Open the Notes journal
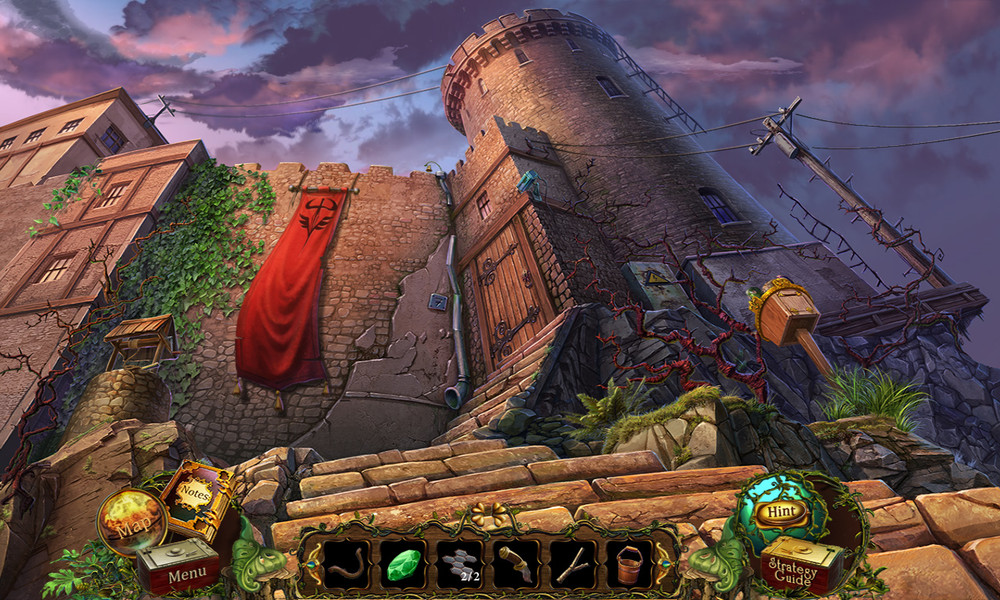 [x=198, y=497]
